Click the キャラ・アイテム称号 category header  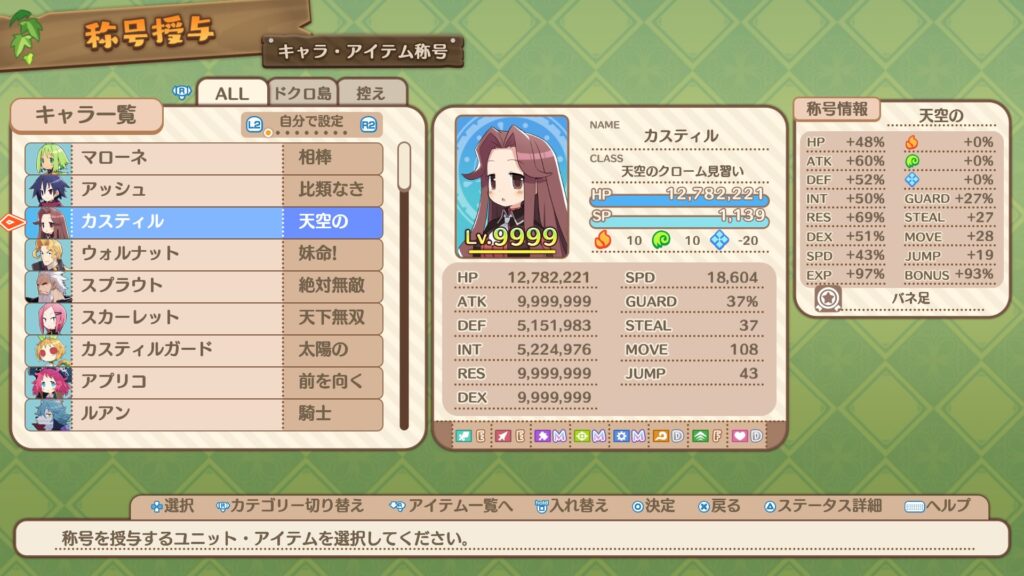click(x=363, y=50)
